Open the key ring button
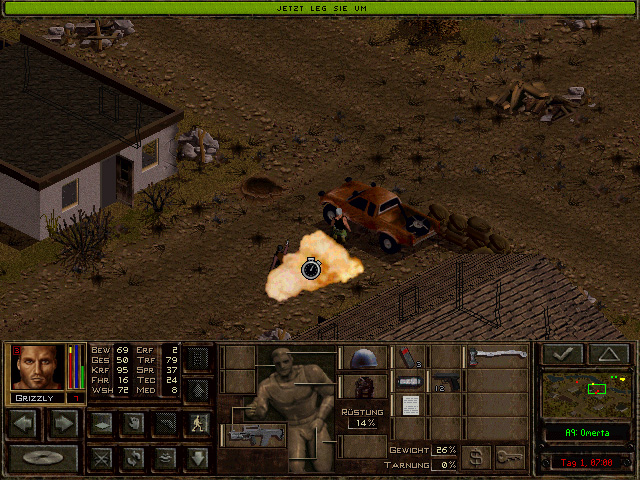The image size is (640, 480). (x=509, y=457)
